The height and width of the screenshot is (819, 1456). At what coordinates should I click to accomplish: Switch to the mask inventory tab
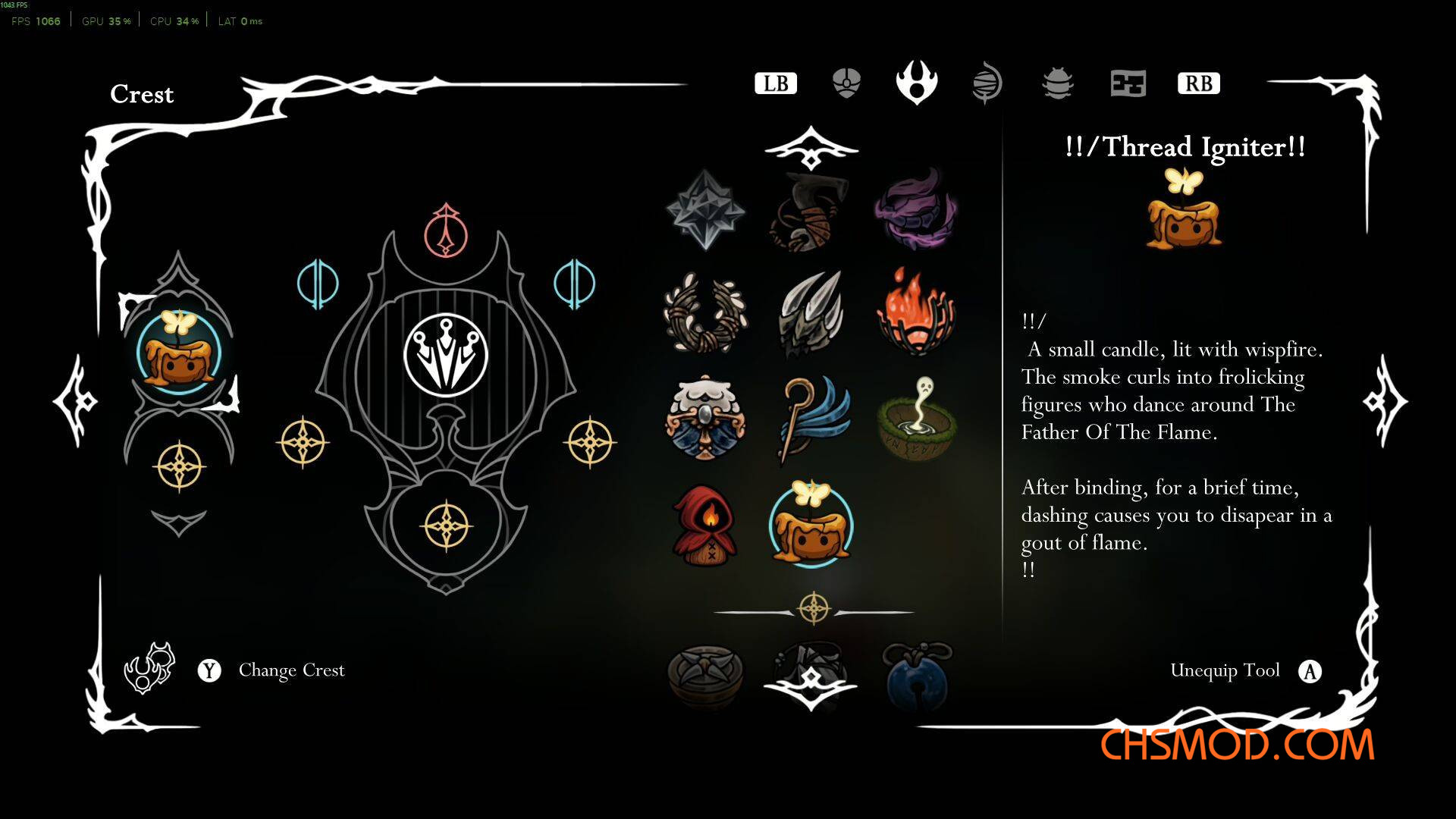point(846,83)
